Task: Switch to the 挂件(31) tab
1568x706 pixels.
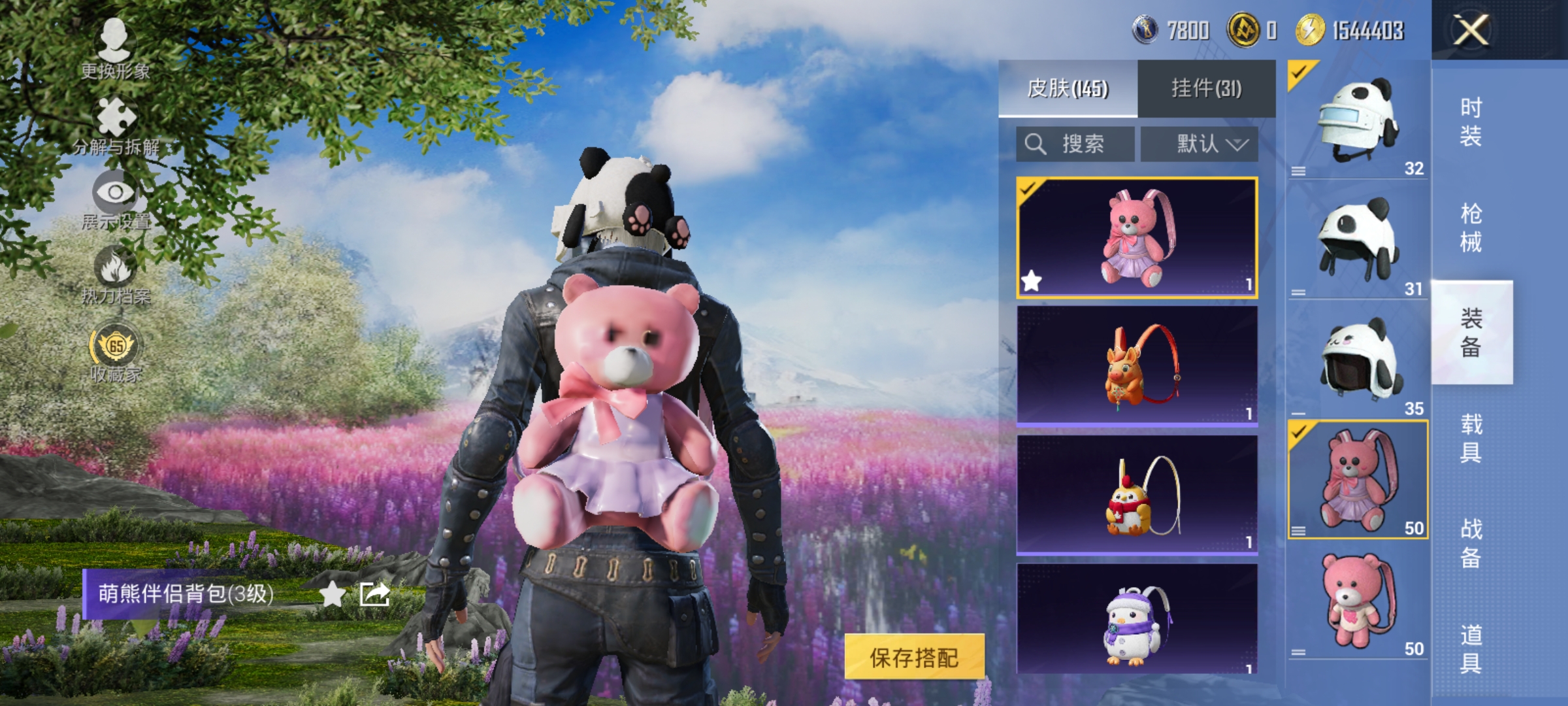Action: 1208,86
